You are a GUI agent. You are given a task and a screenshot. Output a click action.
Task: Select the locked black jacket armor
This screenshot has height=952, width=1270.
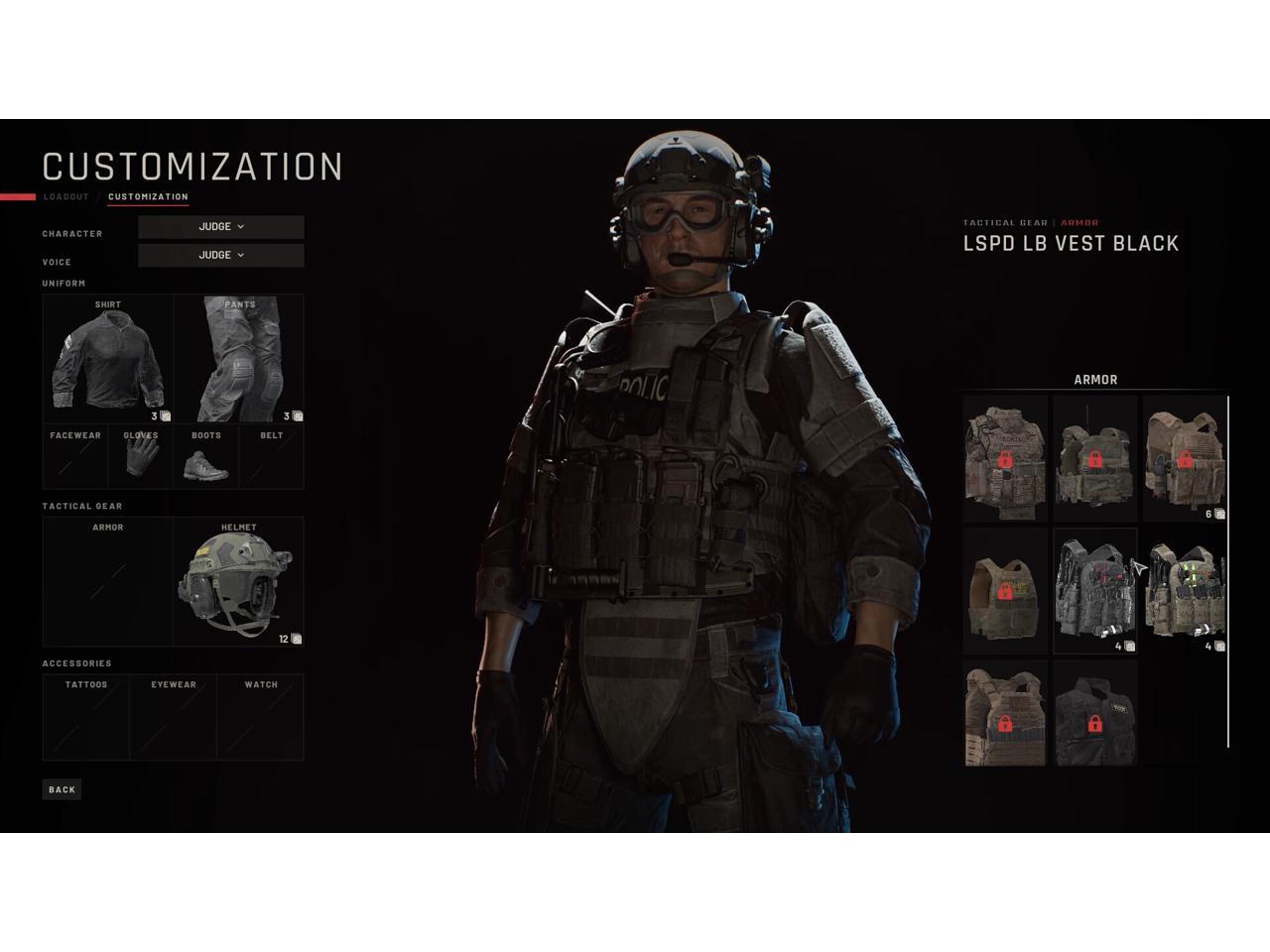(x=1094, y=714)
